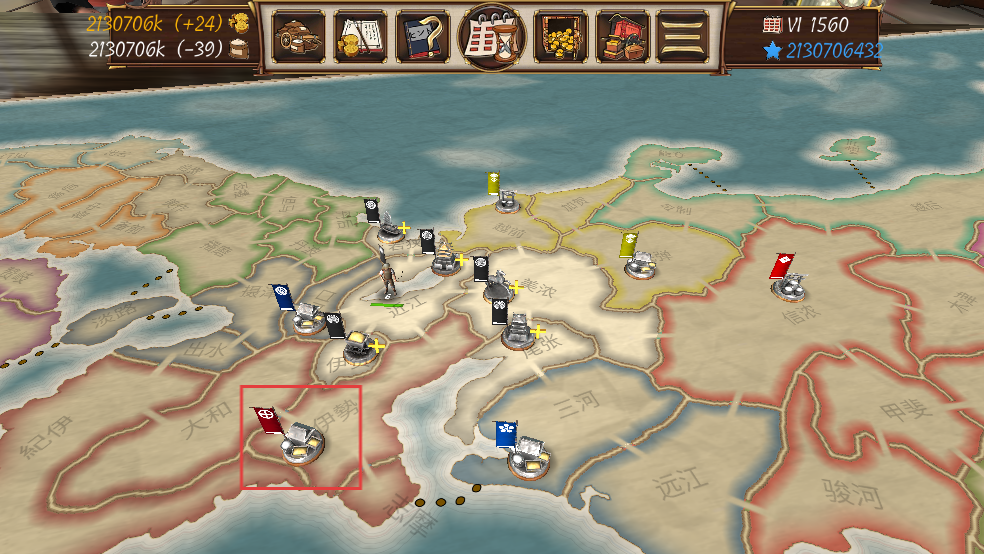Select the highlighted dark-red castle in Ise
This screenshot has height=554, width=984.
point(300,444)
